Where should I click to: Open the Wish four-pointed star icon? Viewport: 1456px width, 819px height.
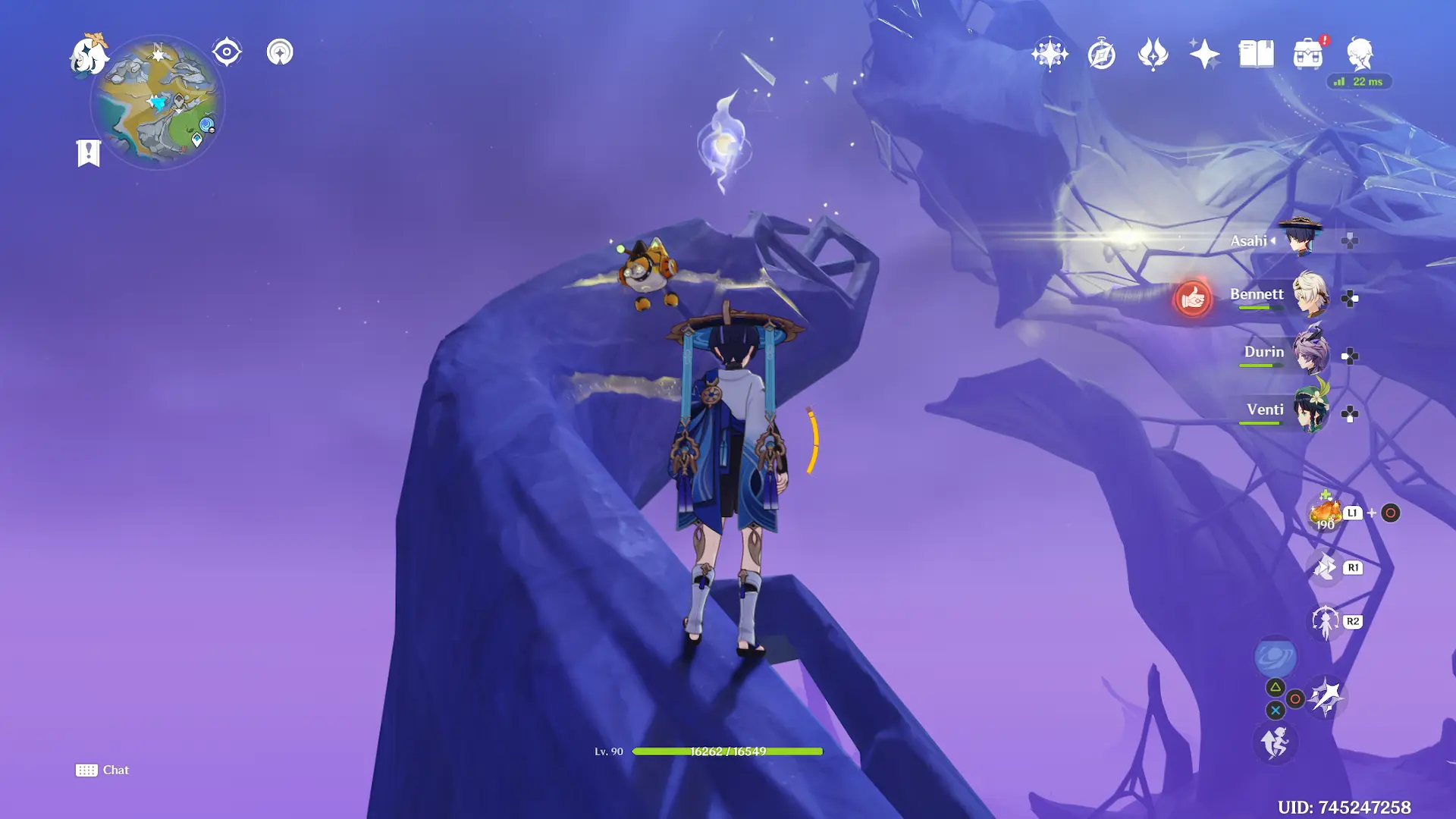pos(1050,54)
